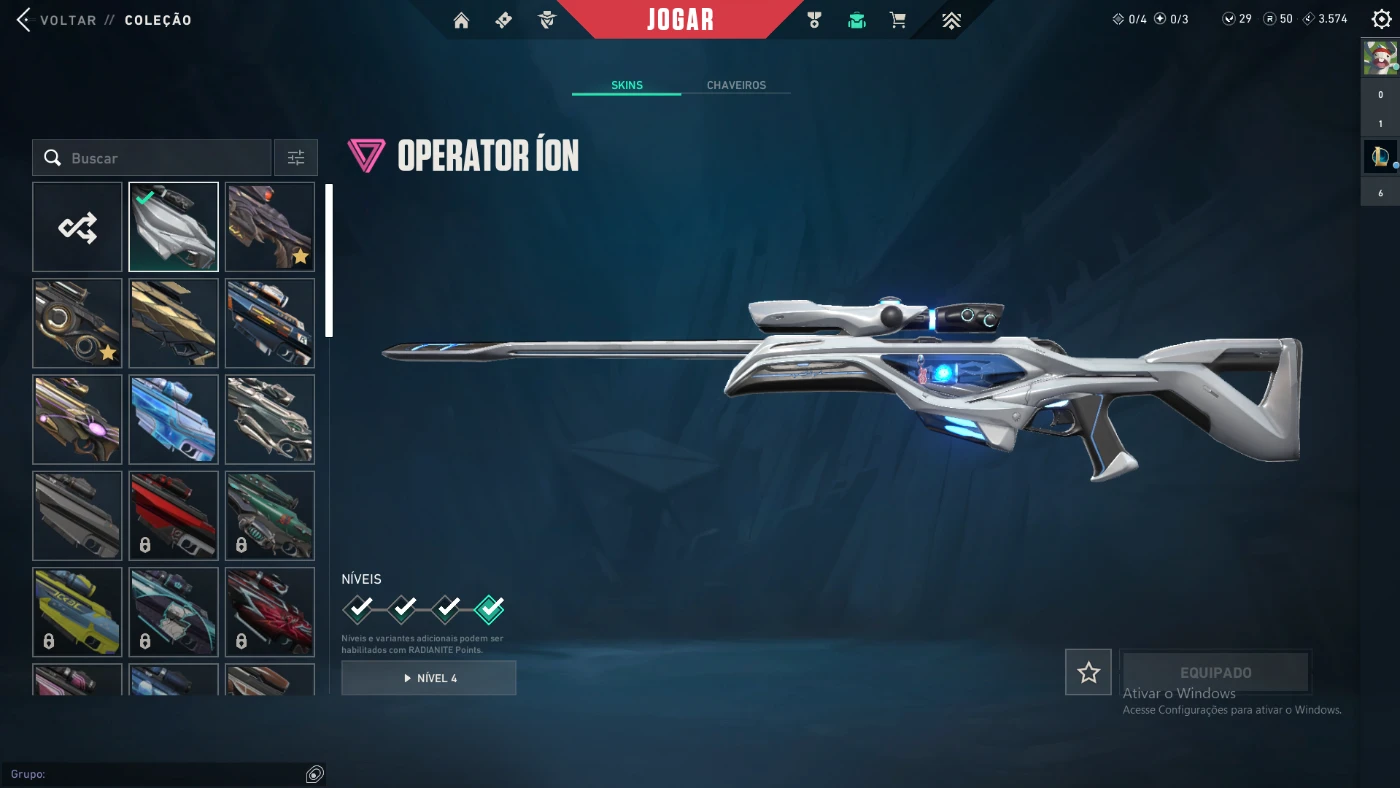
Task: Click the Equipado button
Action: tap(1215, 673)
